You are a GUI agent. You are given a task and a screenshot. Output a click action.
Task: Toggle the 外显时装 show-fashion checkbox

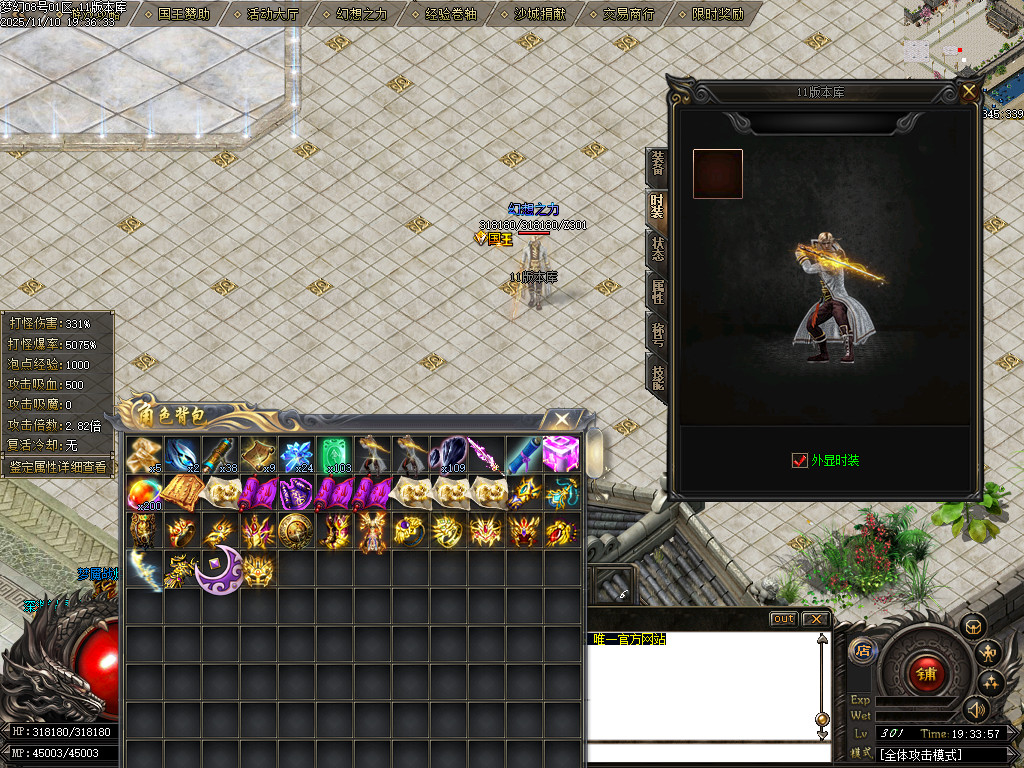(799, 460)
